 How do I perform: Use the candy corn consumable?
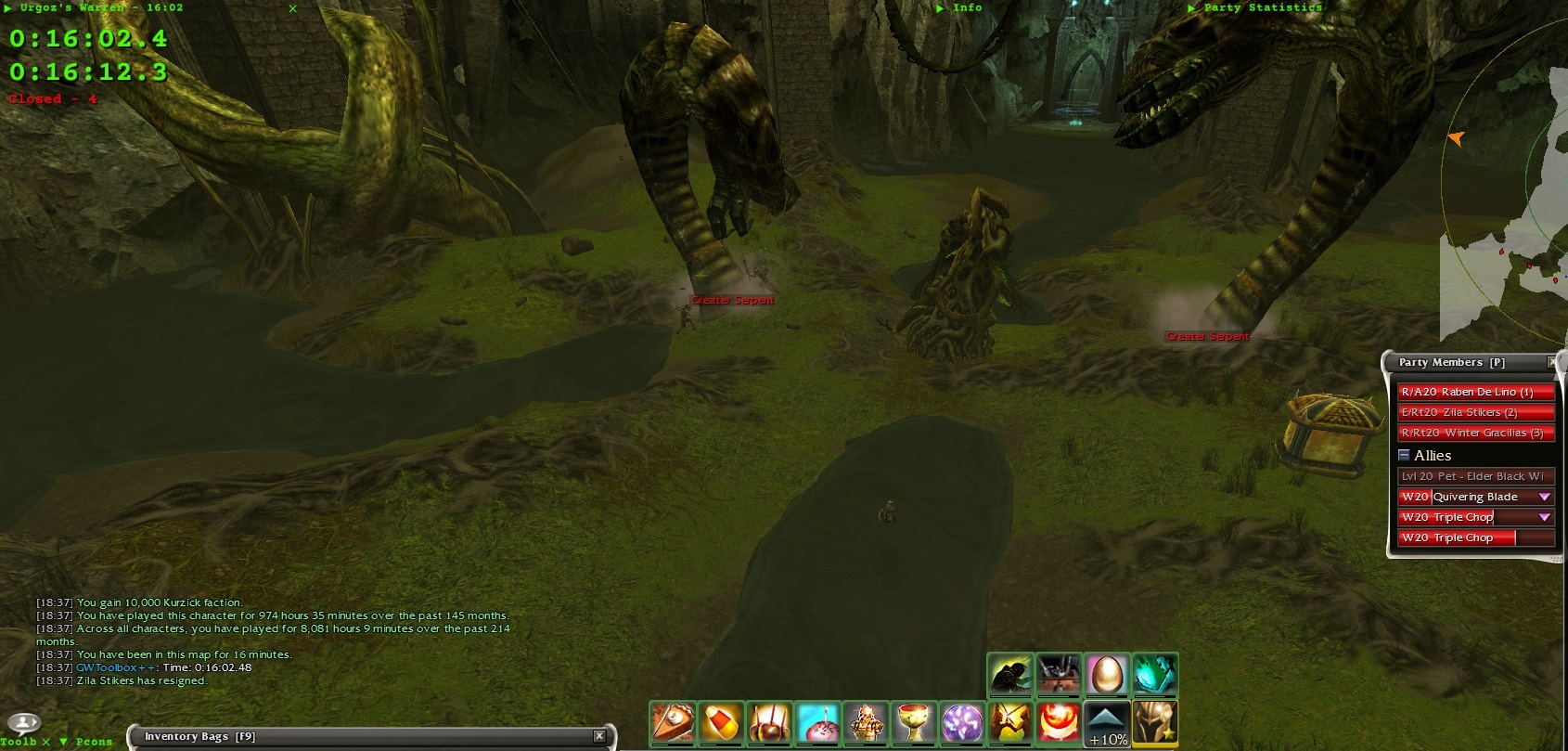[x=721, y=723]
